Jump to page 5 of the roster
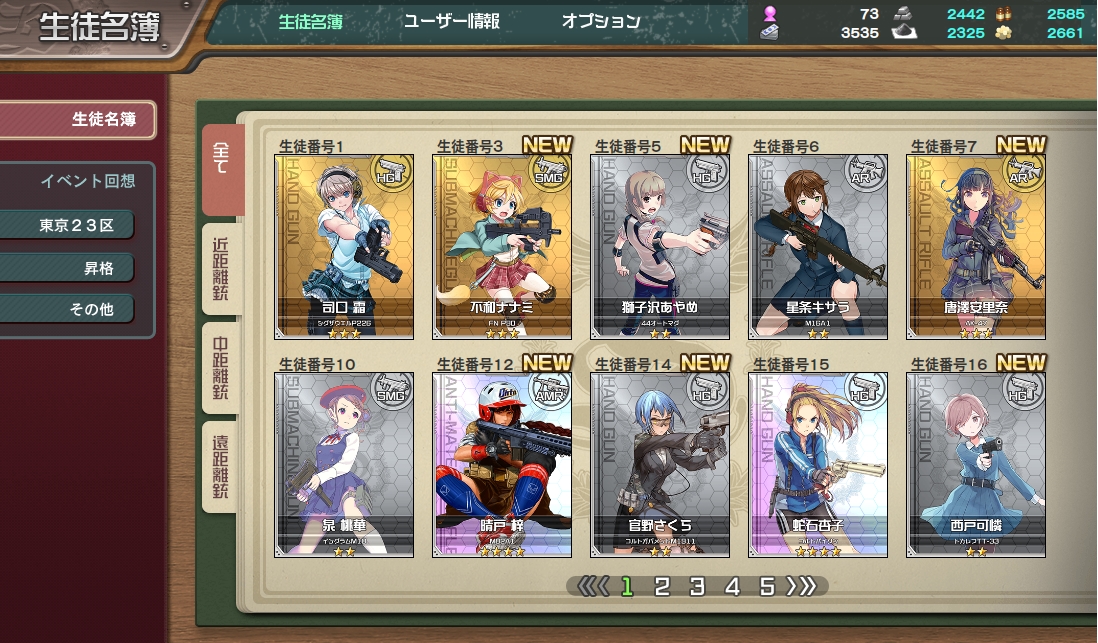This screenshot has height=643, width=1098. [x=767, y=587]
